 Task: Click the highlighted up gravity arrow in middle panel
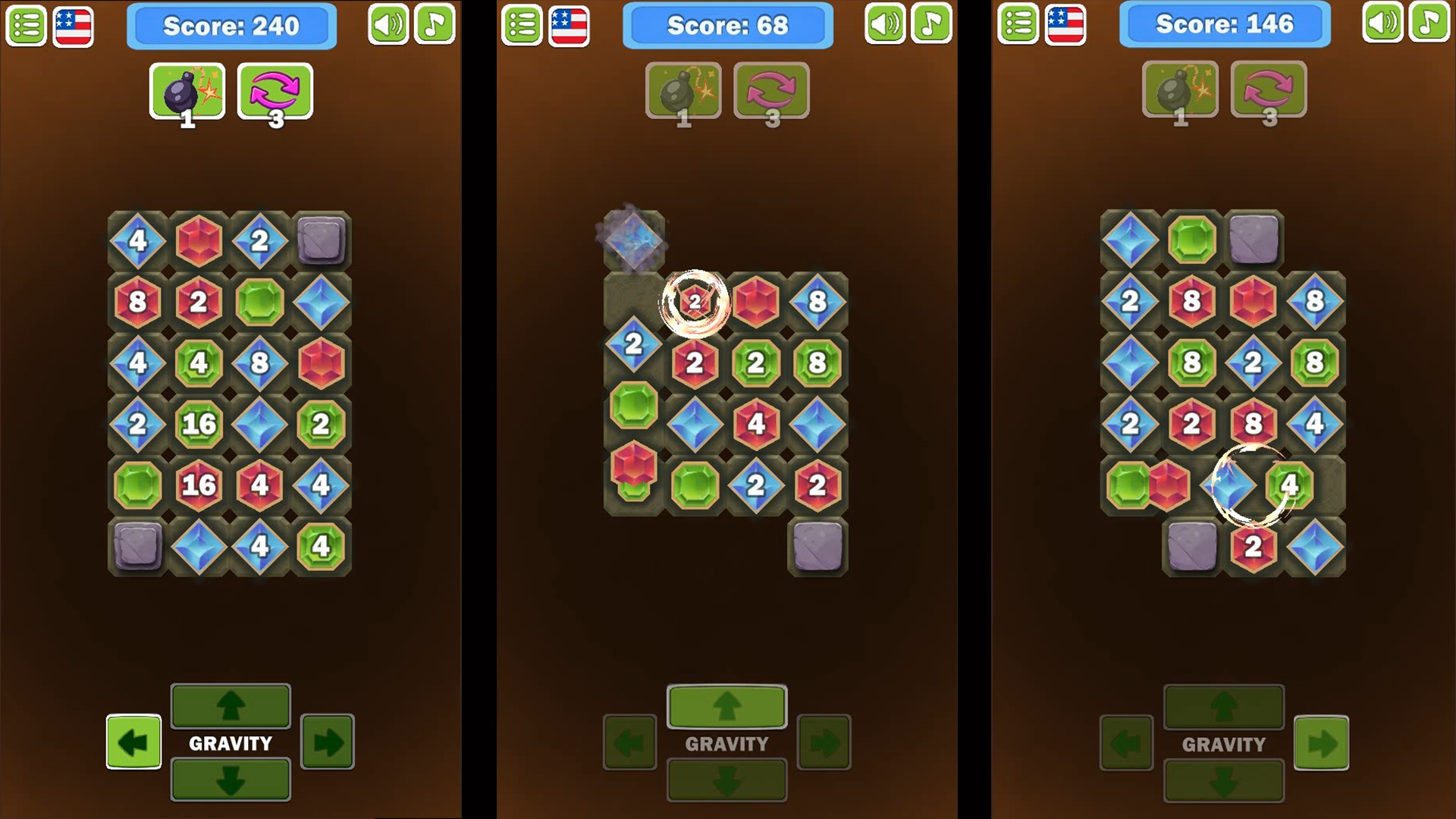tap(726, 707)
